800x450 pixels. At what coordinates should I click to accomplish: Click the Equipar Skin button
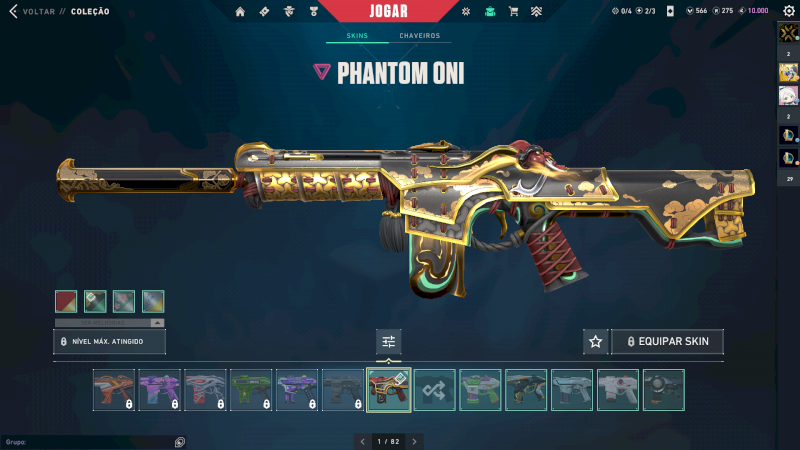(667, 342)
